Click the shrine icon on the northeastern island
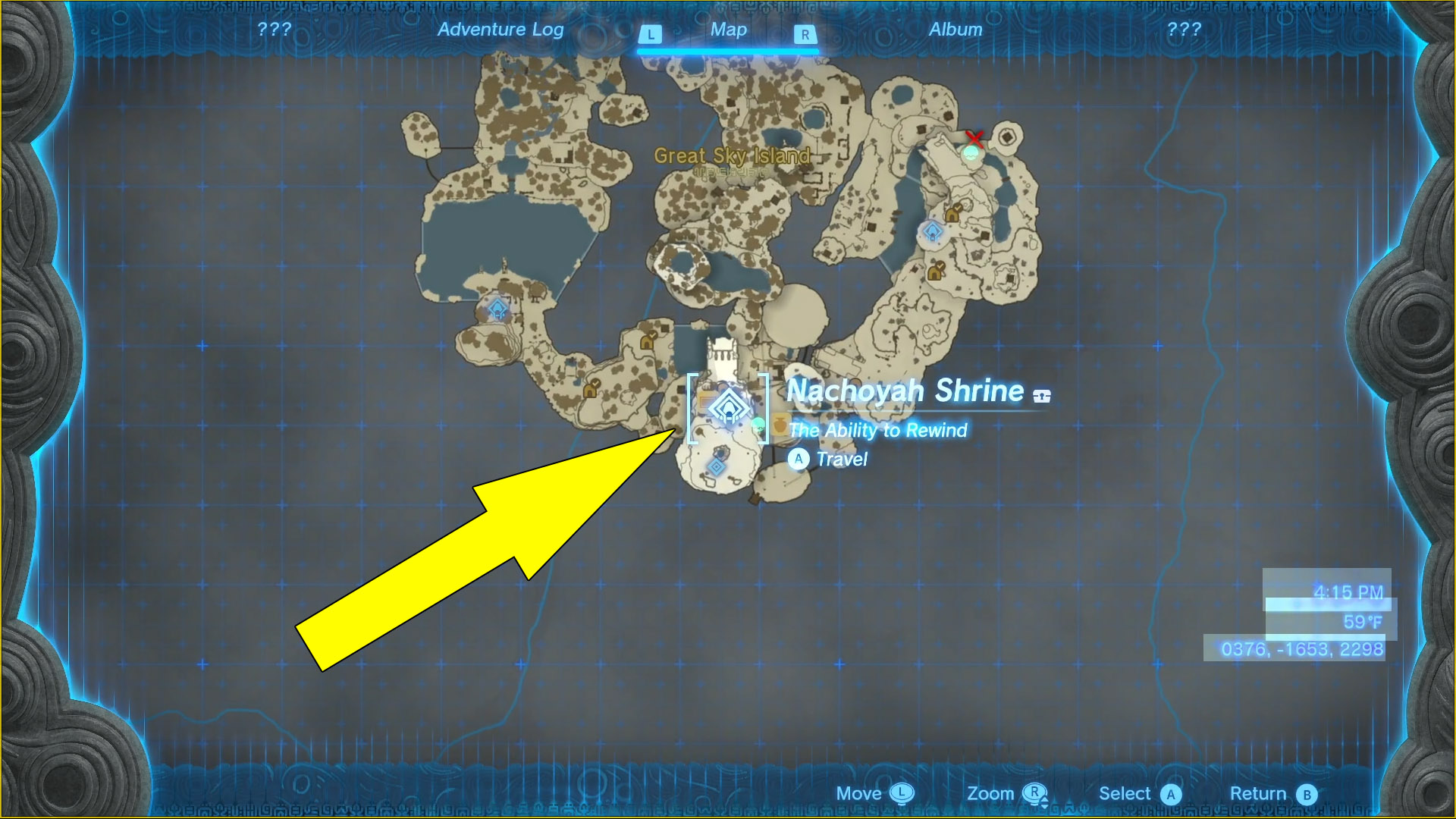Screen dimensions: 1456x819 pos(933,232)
